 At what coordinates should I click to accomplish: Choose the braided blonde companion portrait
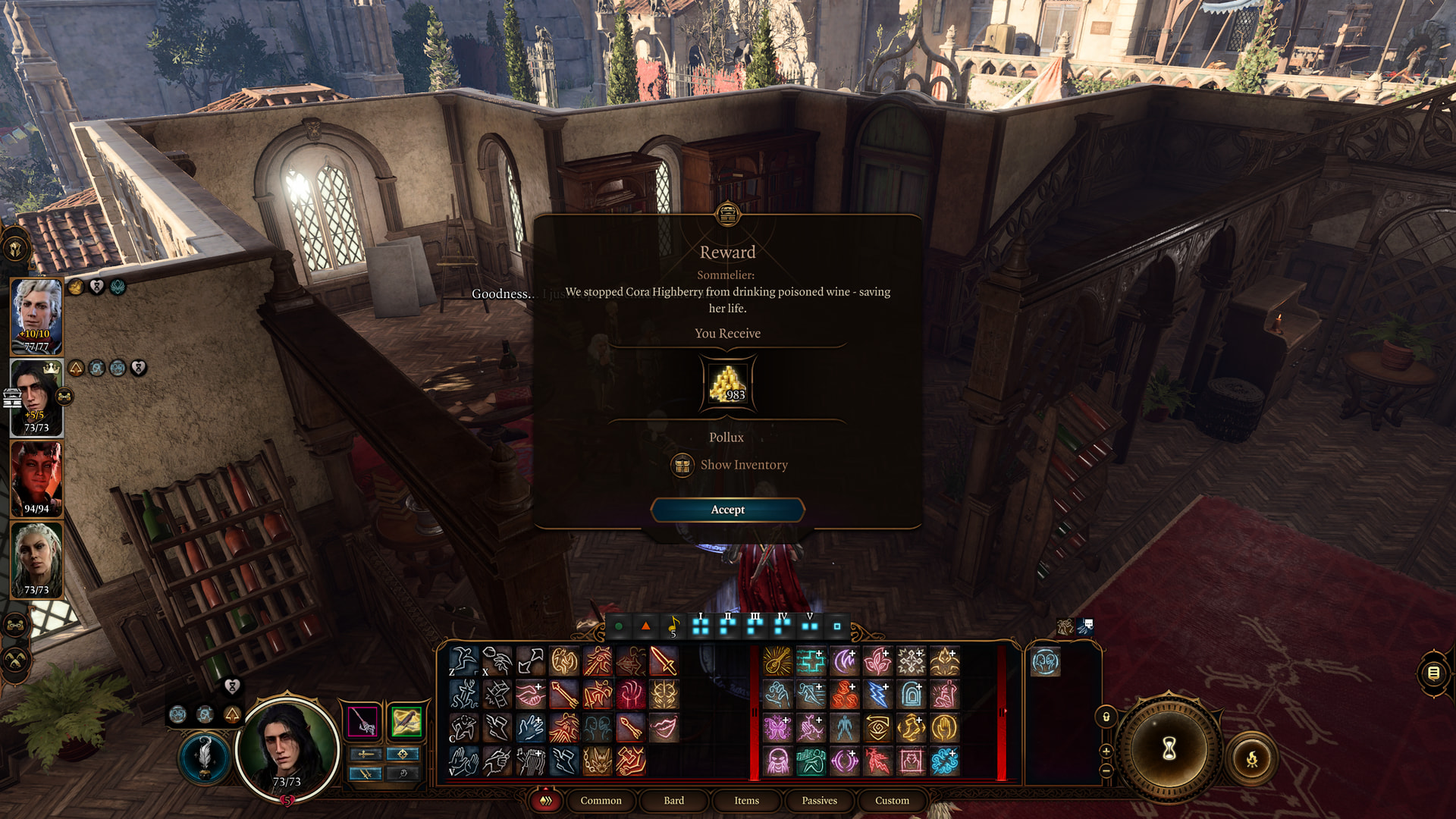pyautogui.click(x=36, y=560)
